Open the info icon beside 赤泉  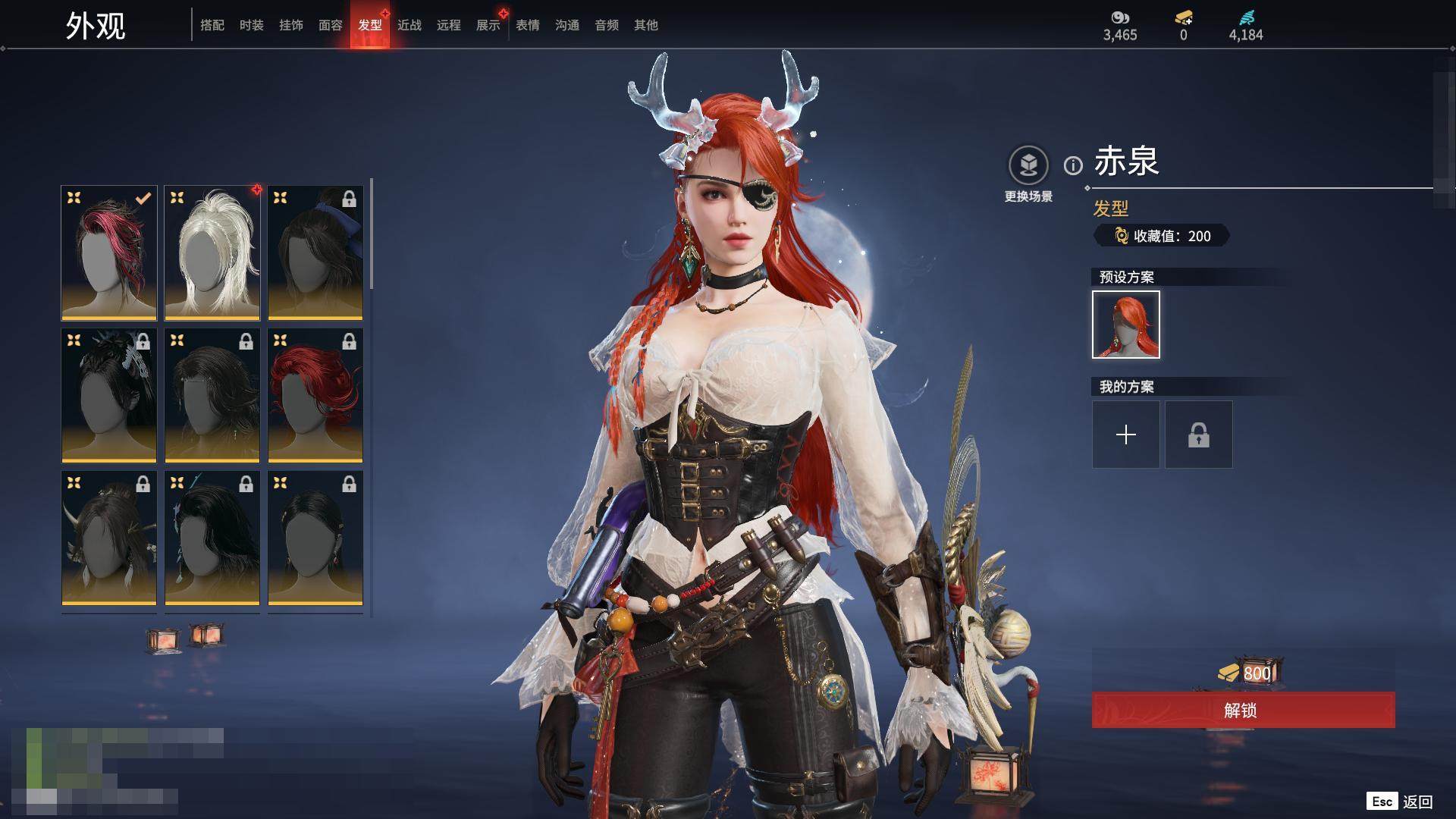[1072, 165]
